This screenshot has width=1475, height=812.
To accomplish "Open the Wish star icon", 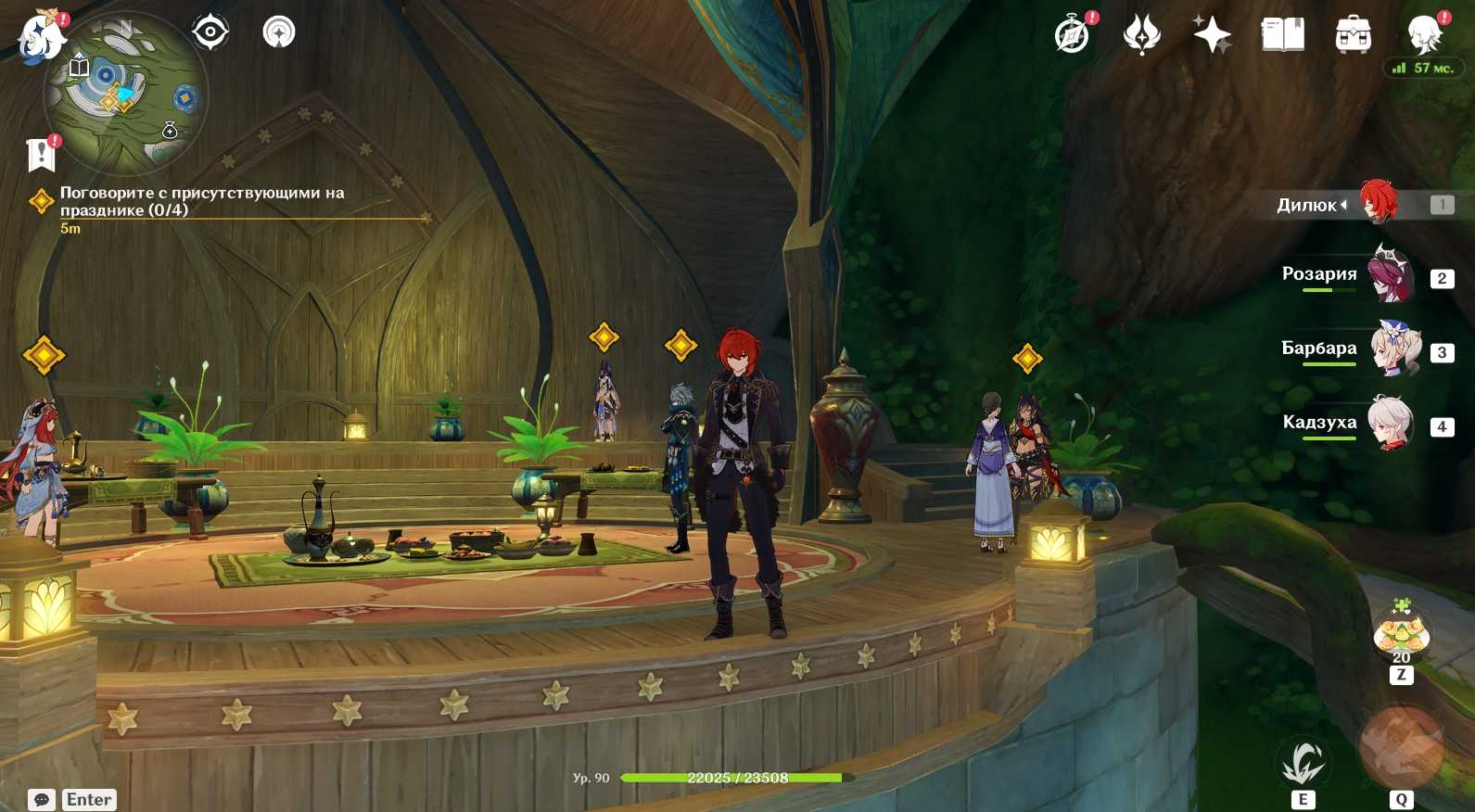I will (1212, 35).
